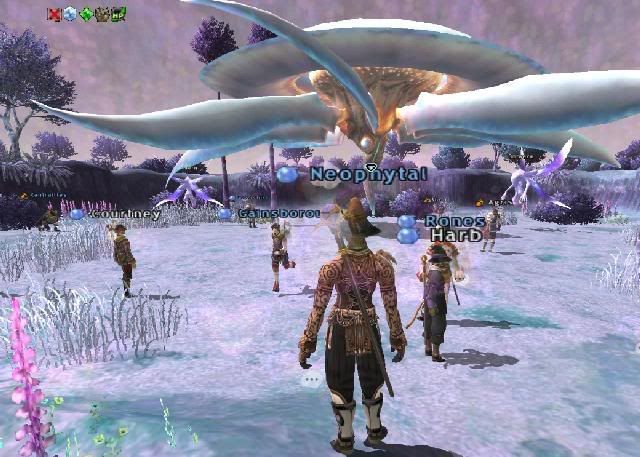This screenshot has width=640, height=457.
Task: Click the green diamond status icon
Action: (86, 14)
